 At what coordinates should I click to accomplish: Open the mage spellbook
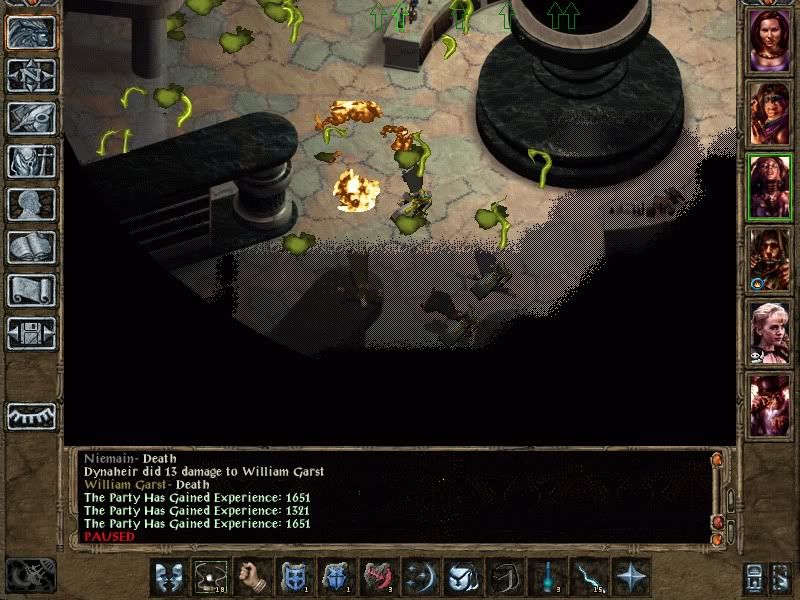(x=31, y=248)
